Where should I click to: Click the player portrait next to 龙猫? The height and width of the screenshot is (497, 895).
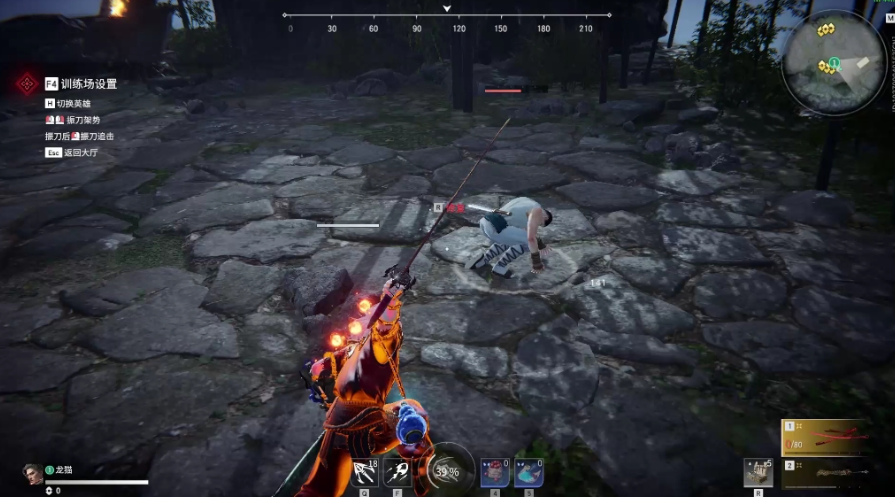point(31,471)
